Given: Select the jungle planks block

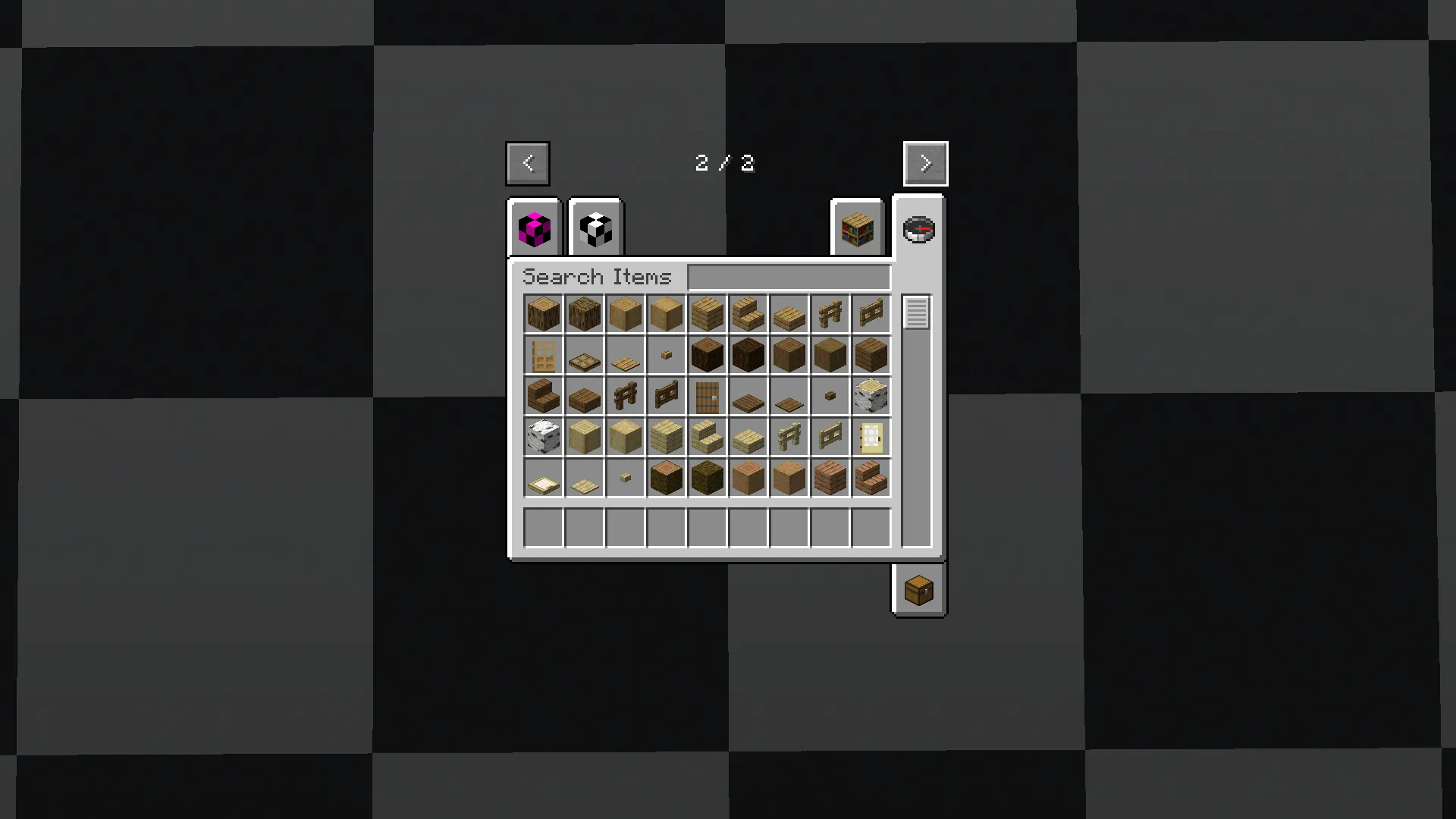Looking at the screenshot, I should (830, 477).
